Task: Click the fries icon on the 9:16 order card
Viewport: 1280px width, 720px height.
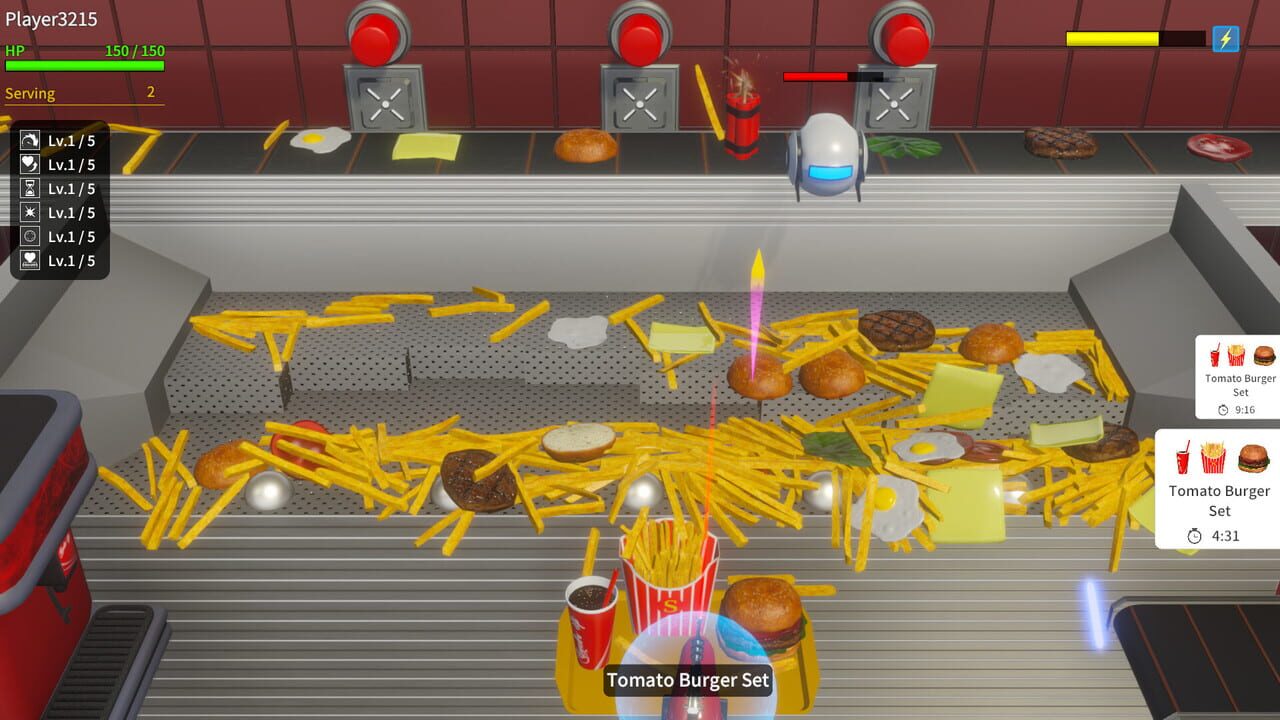Action: point(1234,356)
